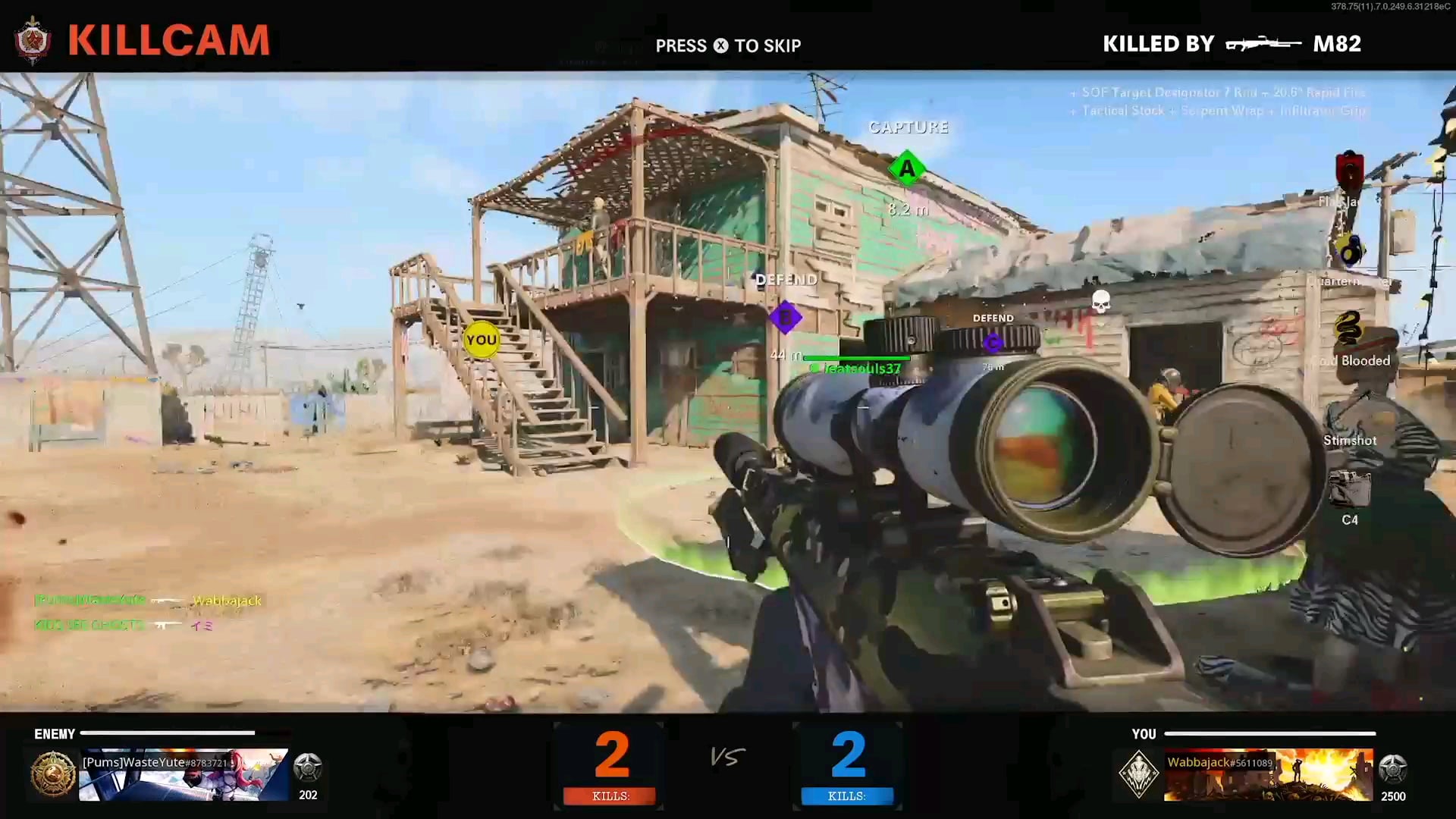
Task: Open Wabbajack's fiery calling card
Action: (1268, 775)
